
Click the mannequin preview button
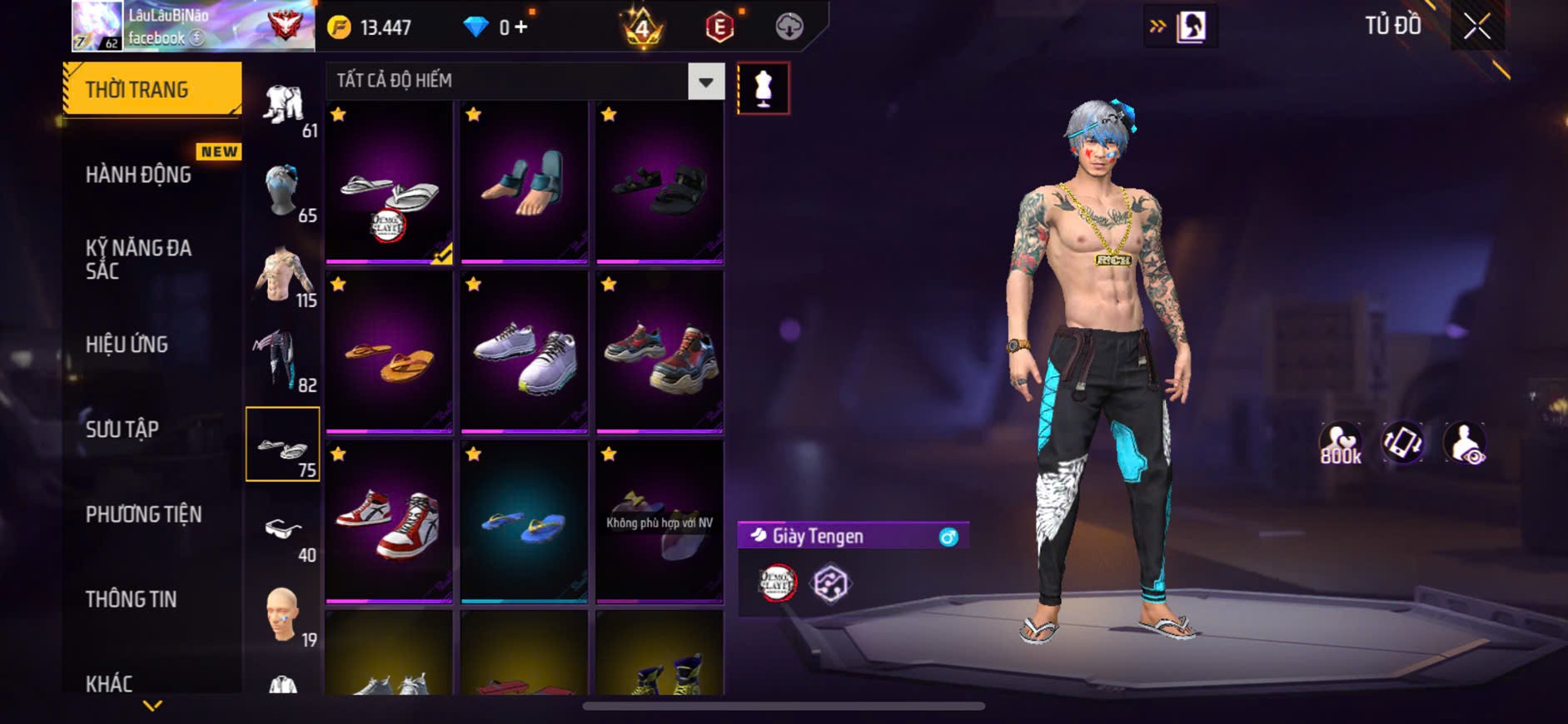click(763, 88)
